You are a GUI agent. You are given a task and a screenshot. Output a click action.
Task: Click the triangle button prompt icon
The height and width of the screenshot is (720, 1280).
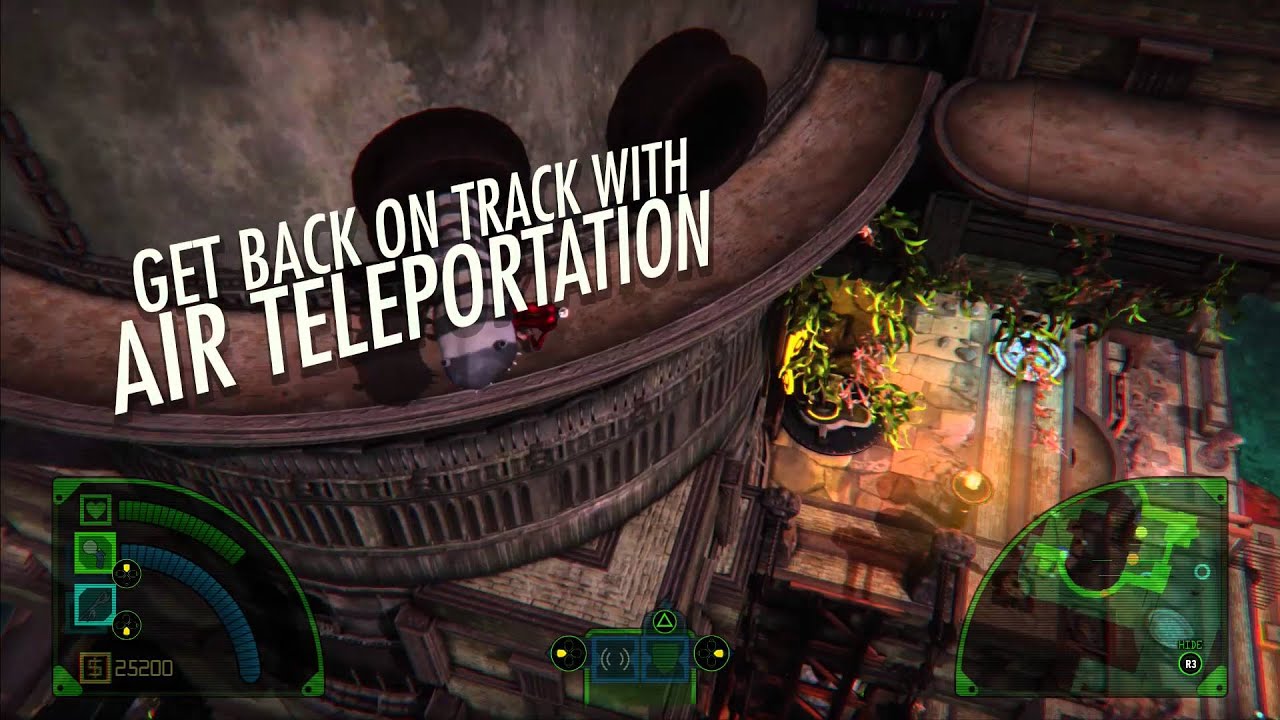coord(663,623)
